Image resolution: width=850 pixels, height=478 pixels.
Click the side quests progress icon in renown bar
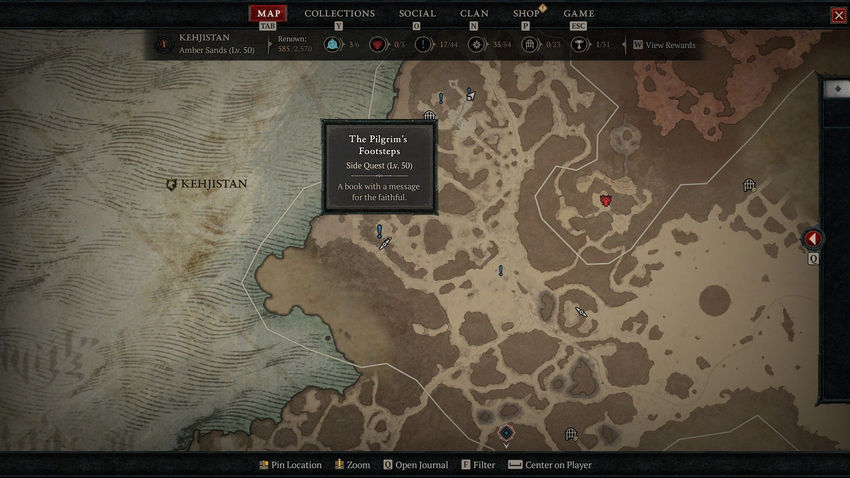423,45
